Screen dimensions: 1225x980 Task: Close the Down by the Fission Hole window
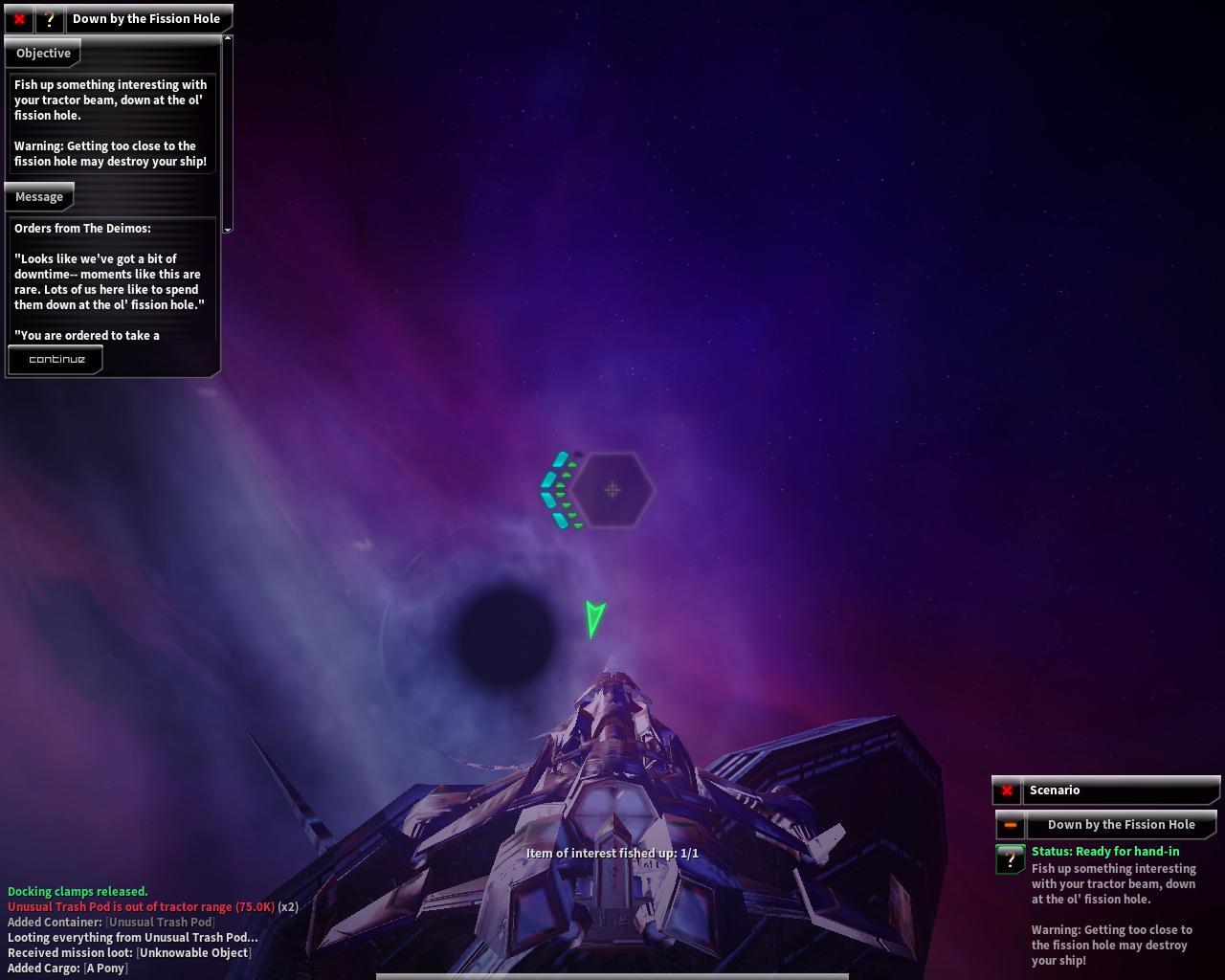(19, 19)
